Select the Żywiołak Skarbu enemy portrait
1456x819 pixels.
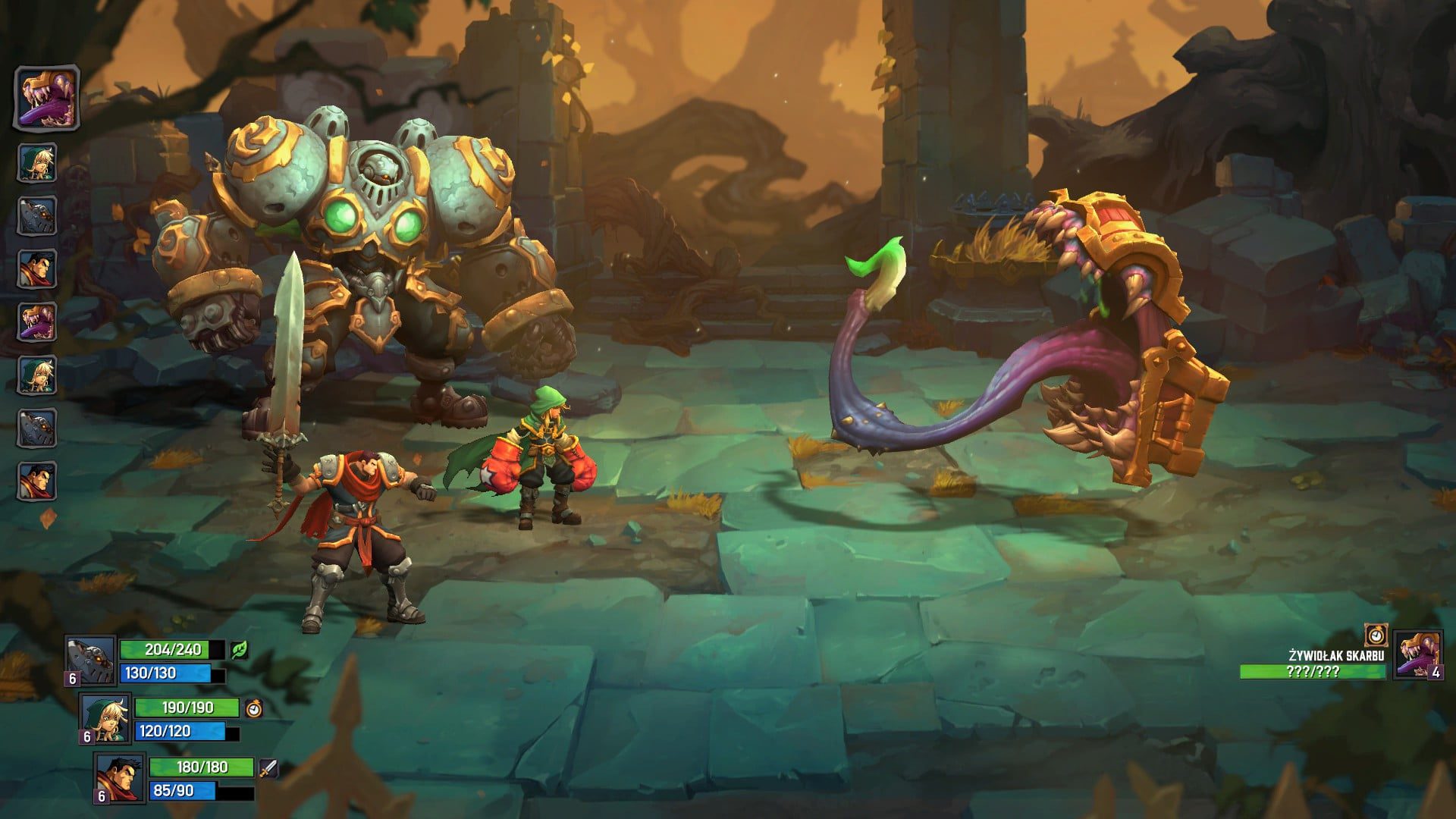1417,654
